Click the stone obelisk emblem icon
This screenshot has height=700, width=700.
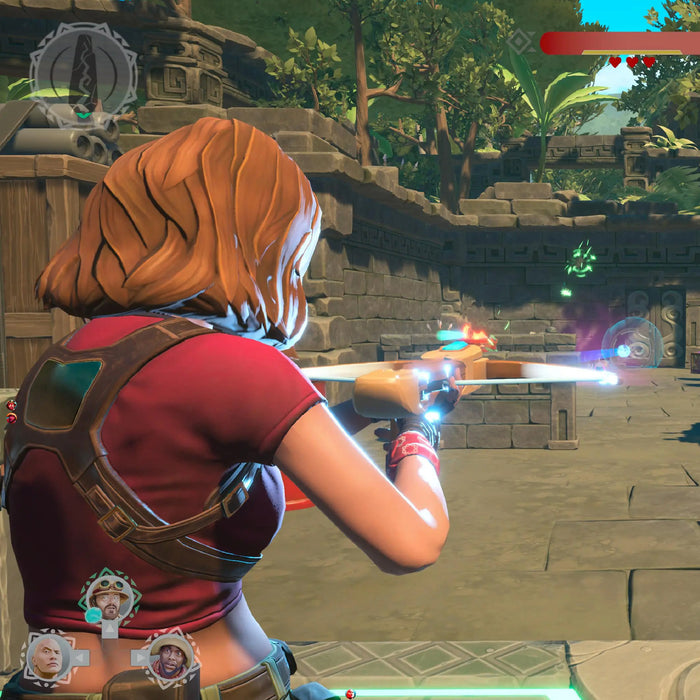84,70
